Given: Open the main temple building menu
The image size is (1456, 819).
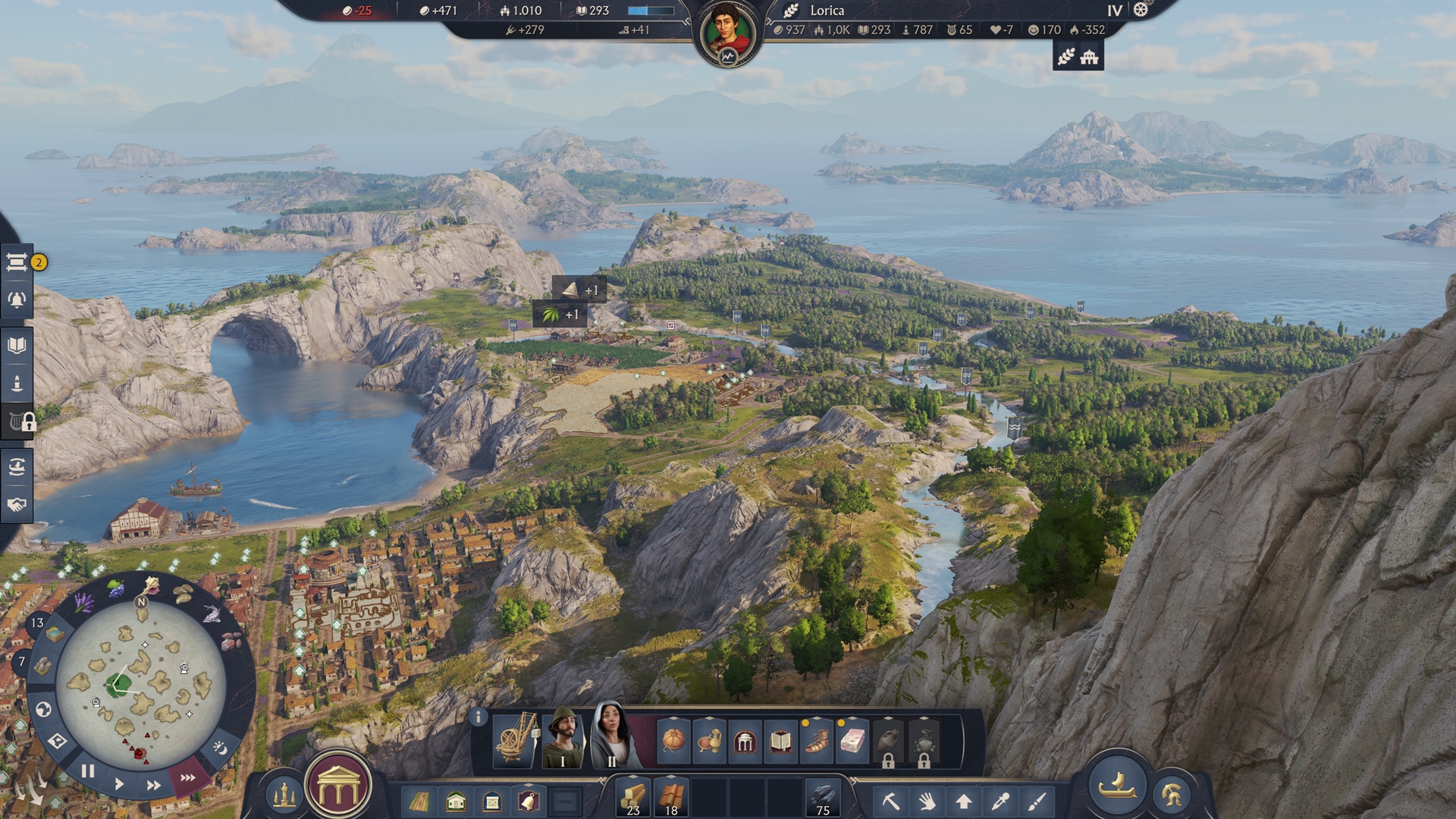Looking at the screenshot, I should click(338, 789).
